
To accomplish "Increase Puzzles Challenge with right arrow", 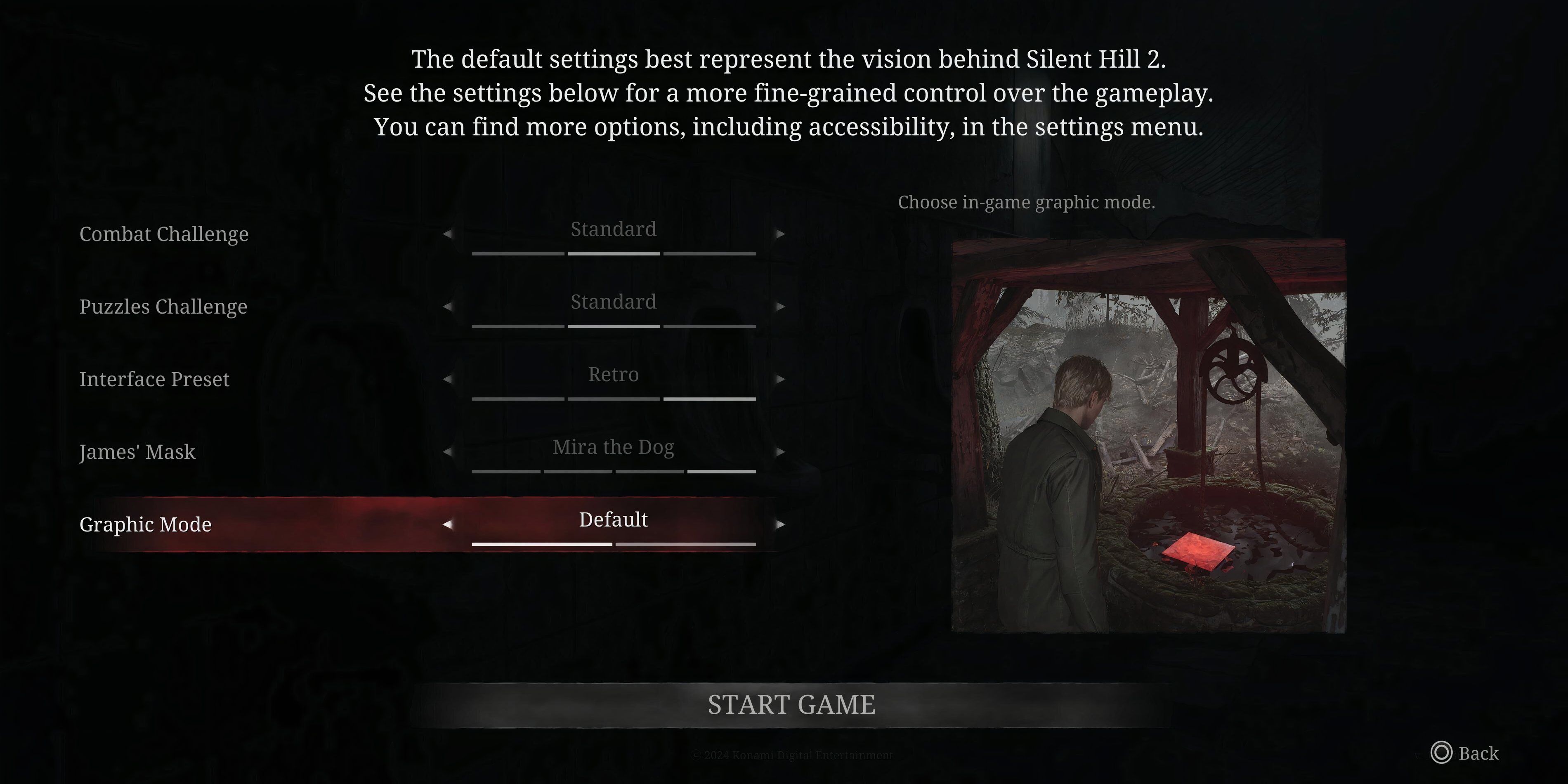I will point(780,306).
